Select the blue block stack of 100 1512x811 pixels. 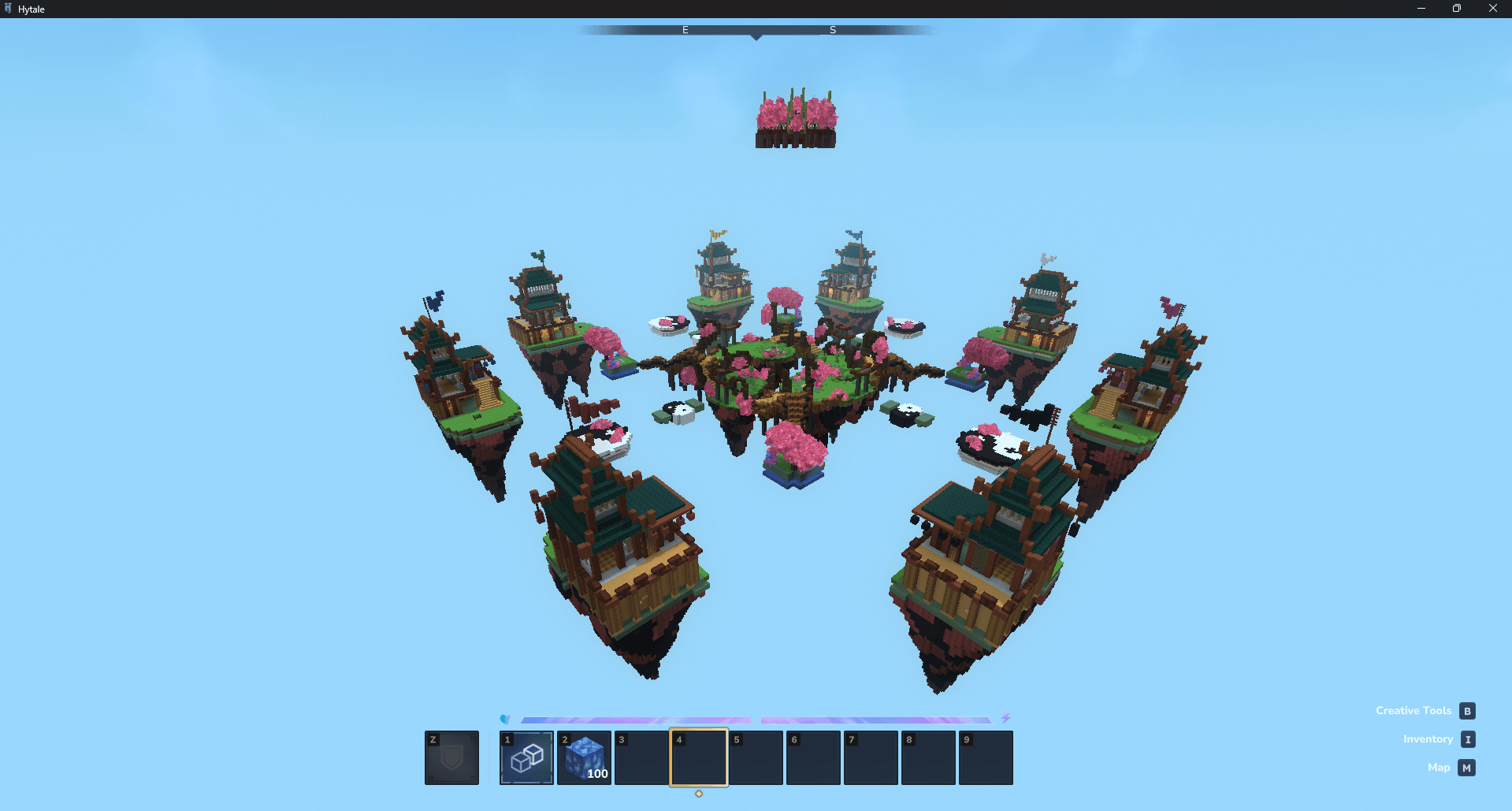[584, 757]
